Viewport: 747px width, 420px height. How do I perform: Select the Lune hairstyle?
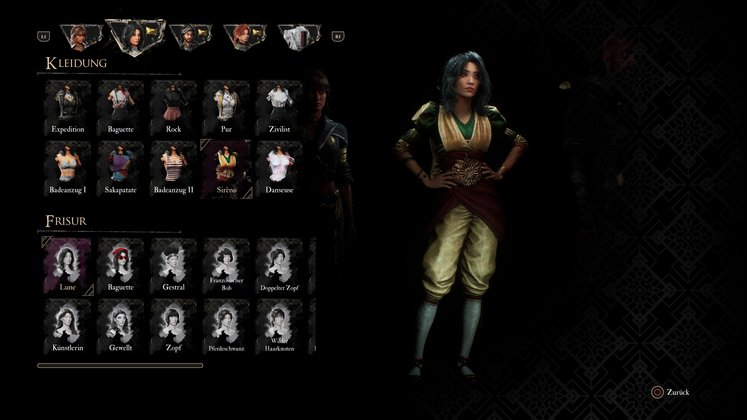[x=68, y=267]
